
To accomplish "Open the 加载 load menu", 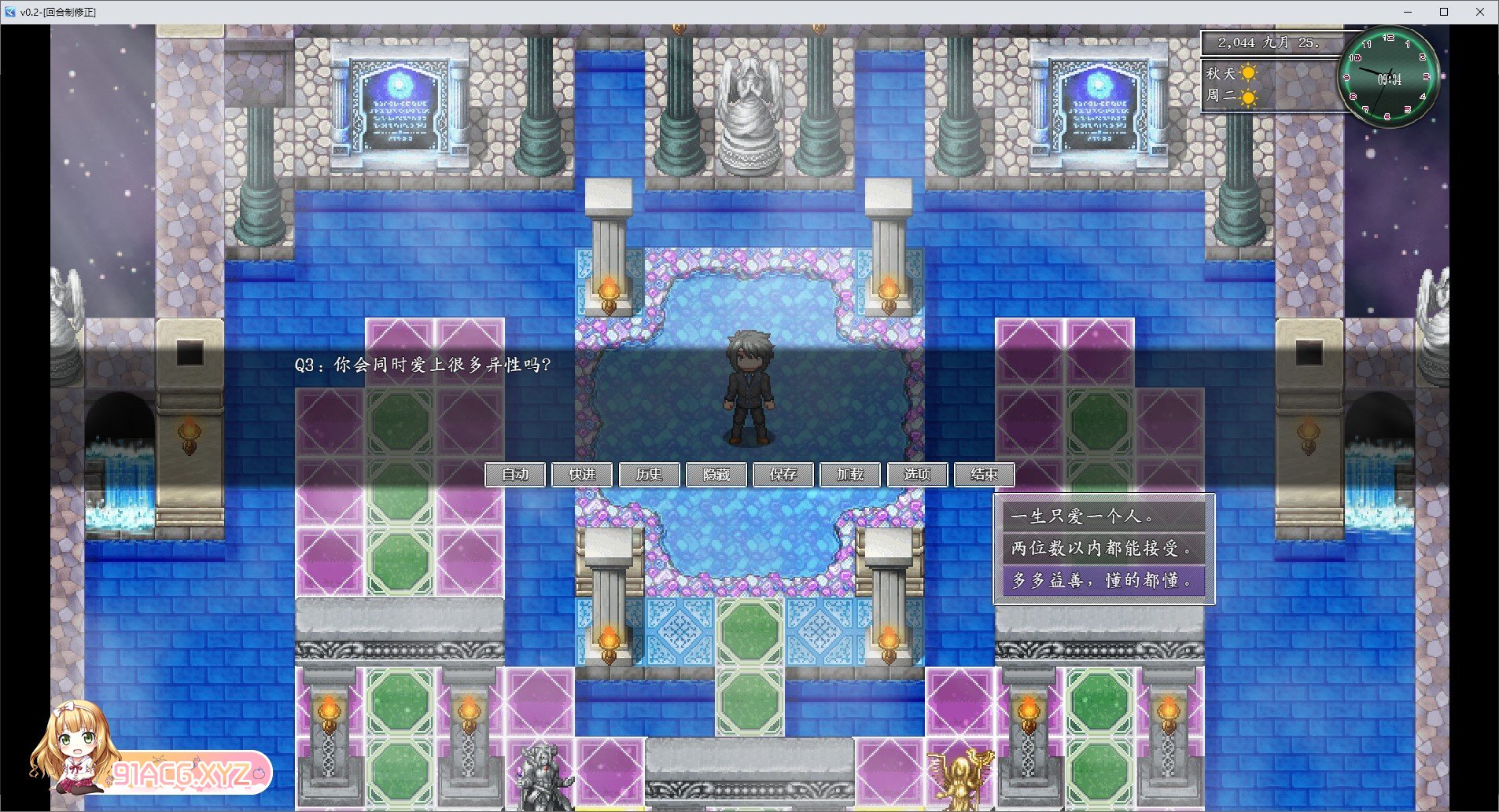I will [850, 475].
